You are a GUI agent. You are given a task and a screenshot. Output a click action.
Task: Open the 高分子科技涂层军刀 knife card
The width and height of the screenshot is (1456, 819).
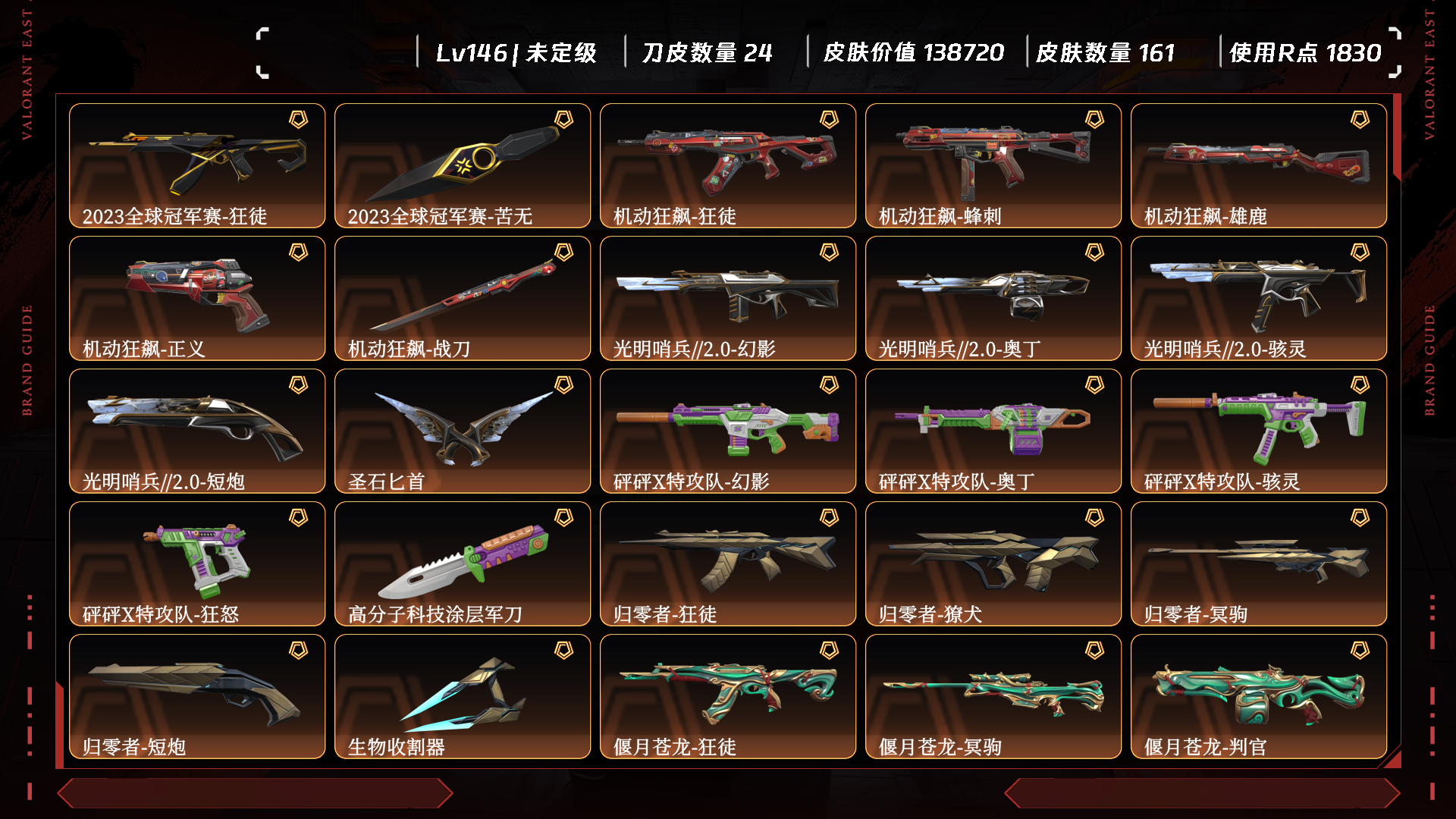tap(463, 563)
